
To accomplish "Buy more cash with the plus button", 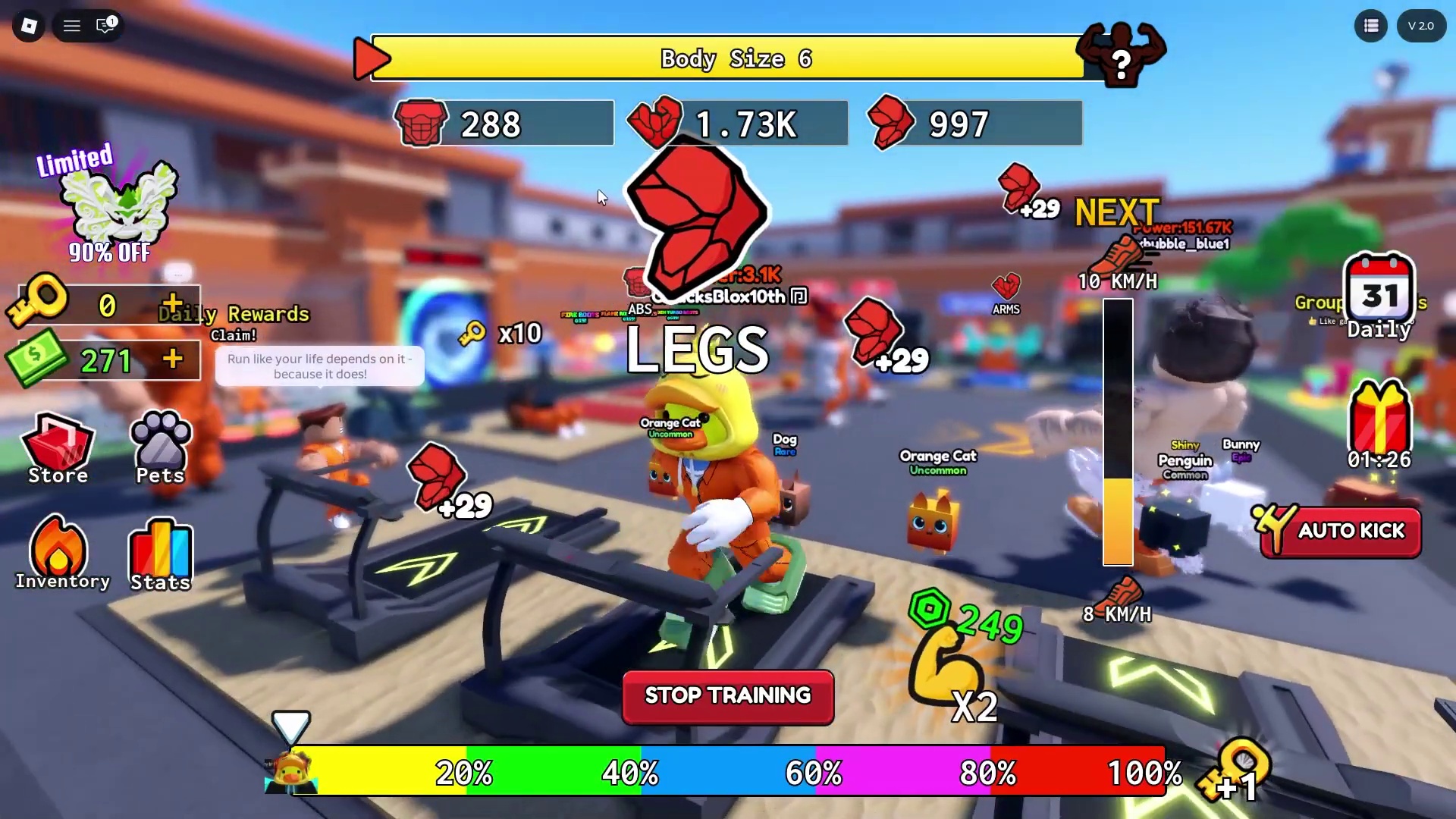I will [173, 359].
